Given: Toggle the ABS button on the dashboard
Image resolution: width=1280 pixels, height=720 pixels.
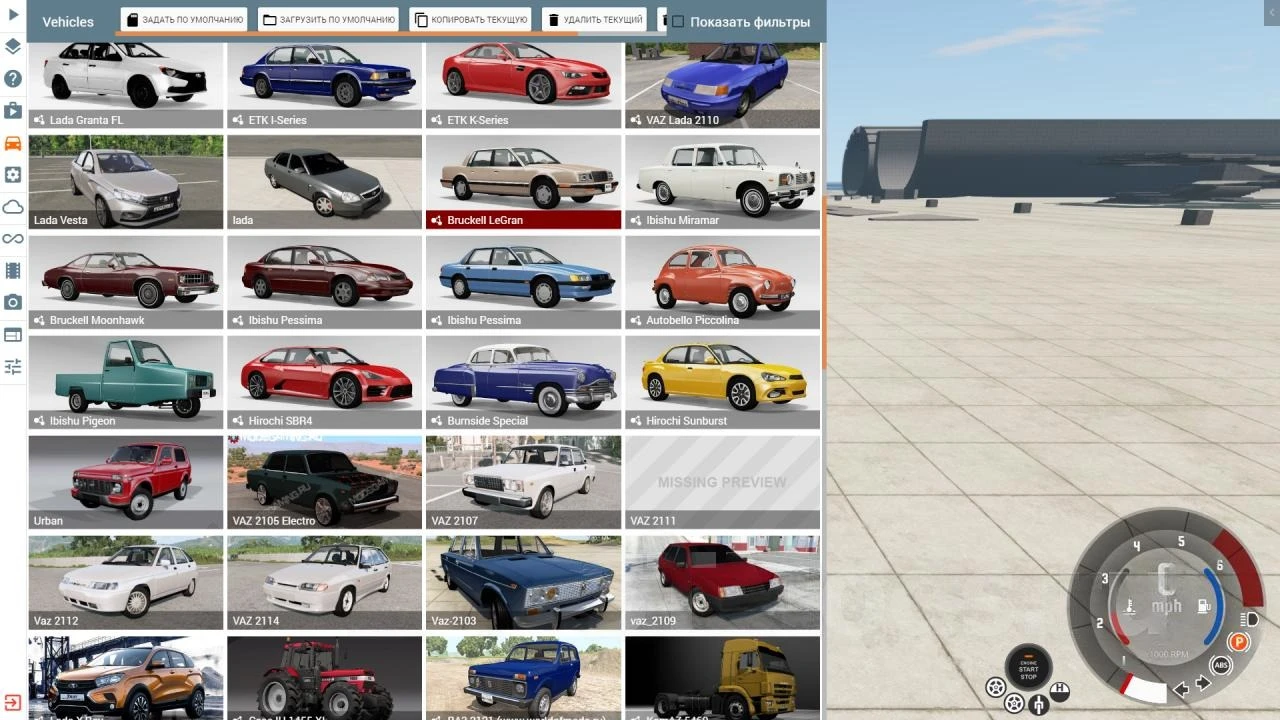Looking at the screenshot, I should (1221, 665).
